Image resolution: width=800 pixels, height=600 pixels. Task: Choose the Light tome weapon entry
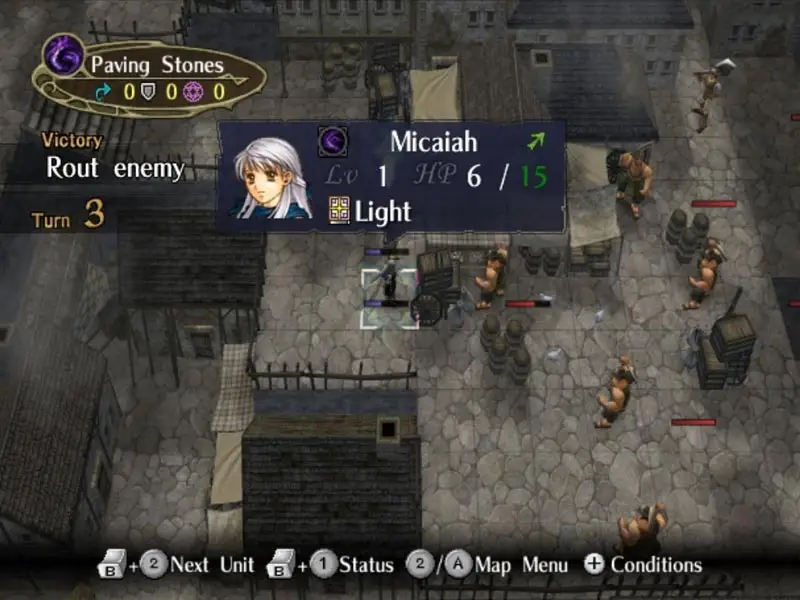pyautogui.click(x=370, y=211)
